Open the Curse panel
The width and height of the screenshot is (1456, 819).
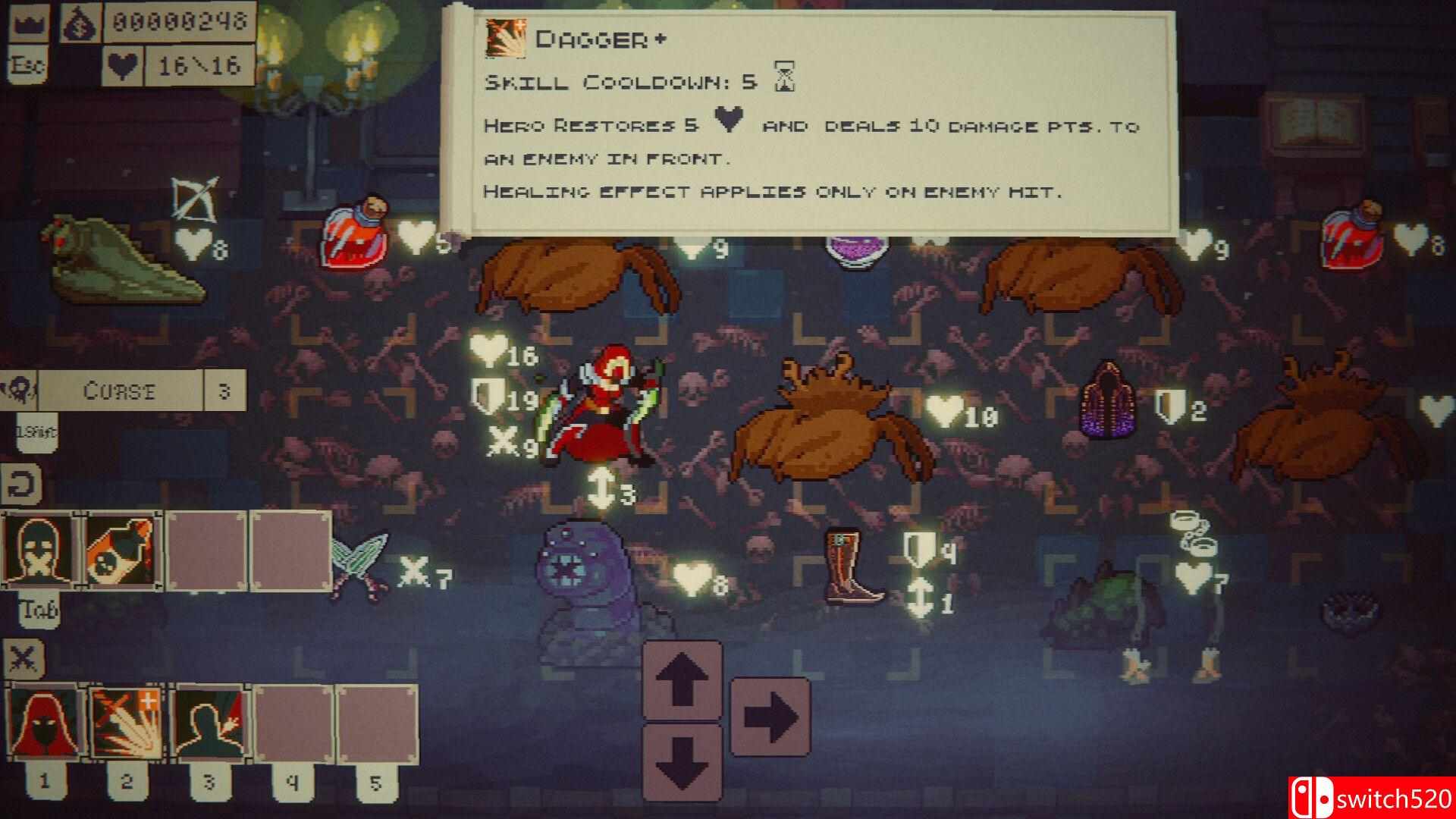(x=120, y=391)
